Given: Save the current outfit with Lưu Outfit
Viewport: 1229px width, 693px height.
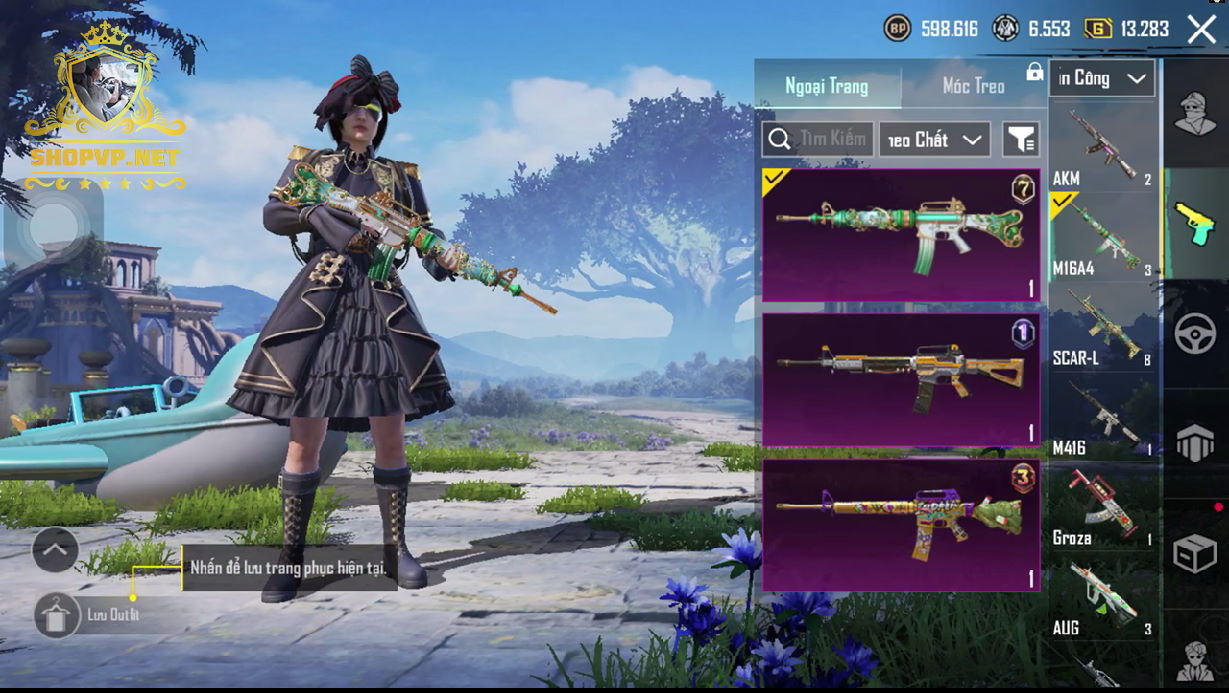Looking at the screenshot, I should (58, 615).
